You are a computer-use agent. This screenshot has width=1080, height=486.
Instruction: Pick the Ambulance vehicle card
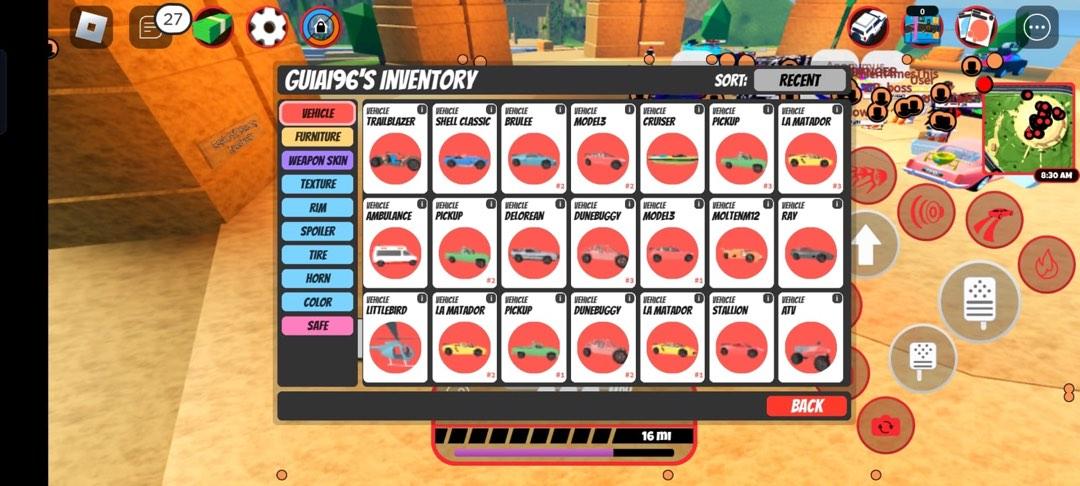pos(394,244)
